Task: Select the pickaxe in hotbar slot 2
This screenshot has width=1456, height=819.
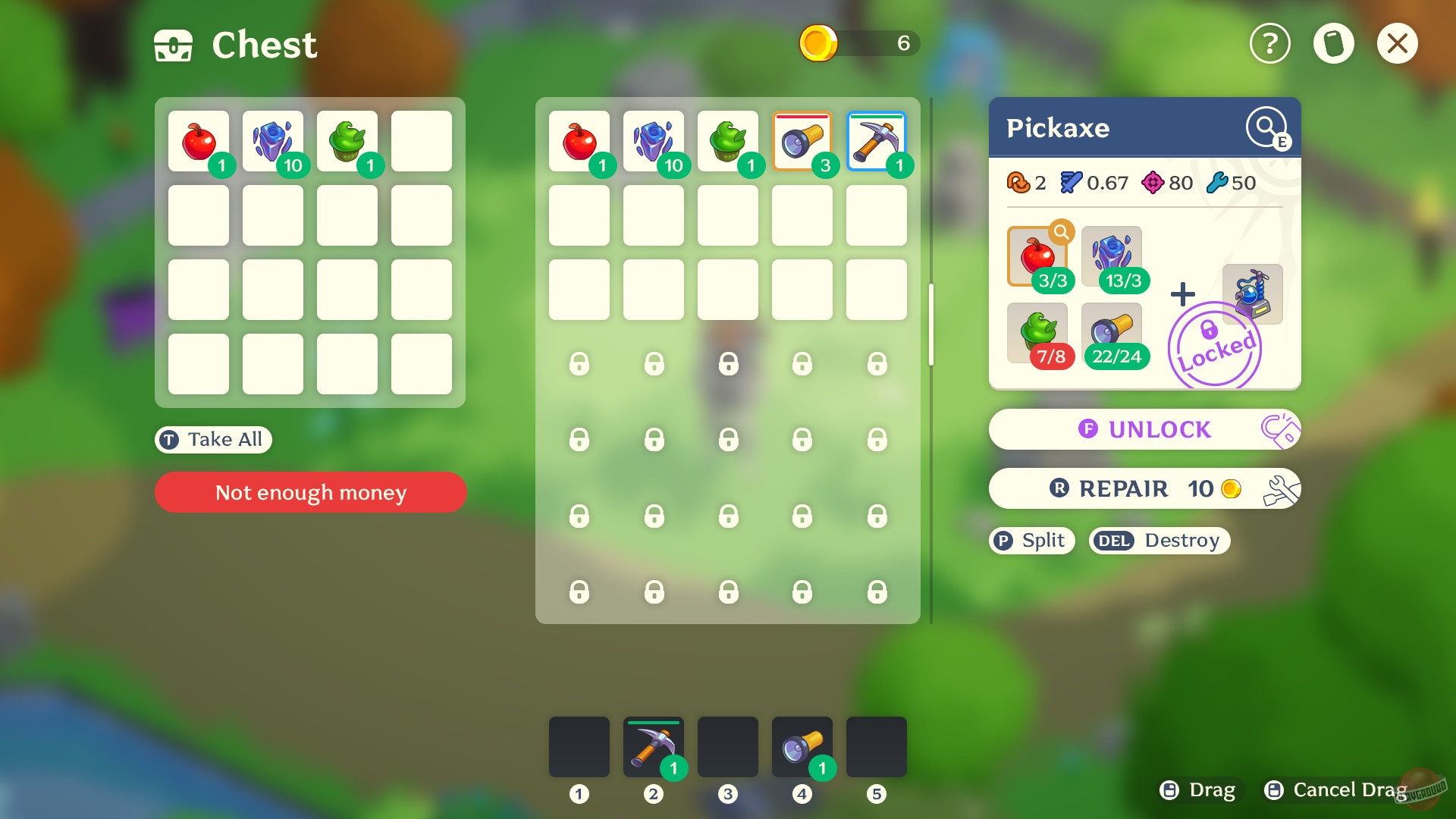Action: (x=654, y=747)
